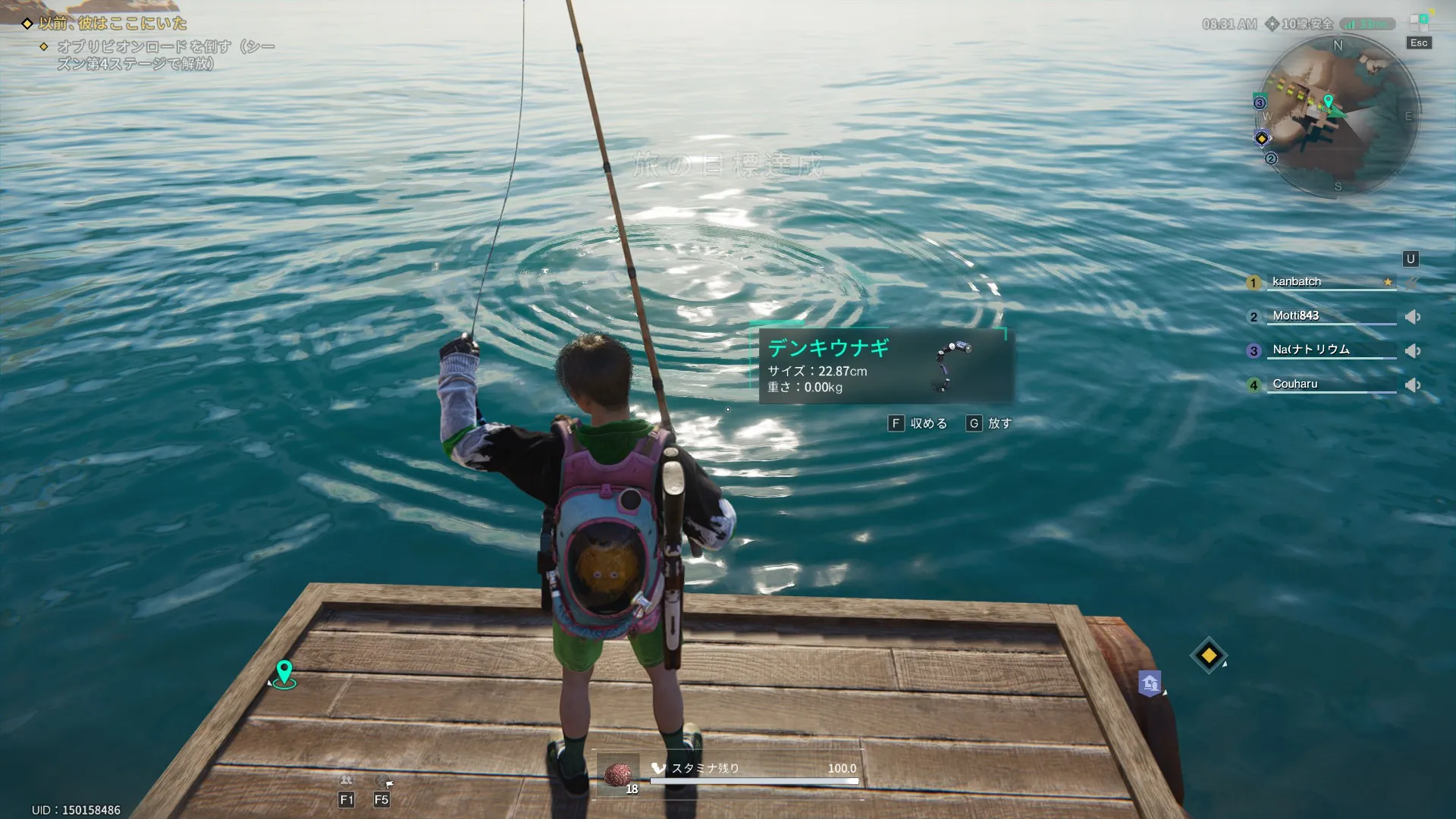Click the yellow diamond quest marker on minimap edge
Screen dimensions: 1456x819
coord(1262,138)
